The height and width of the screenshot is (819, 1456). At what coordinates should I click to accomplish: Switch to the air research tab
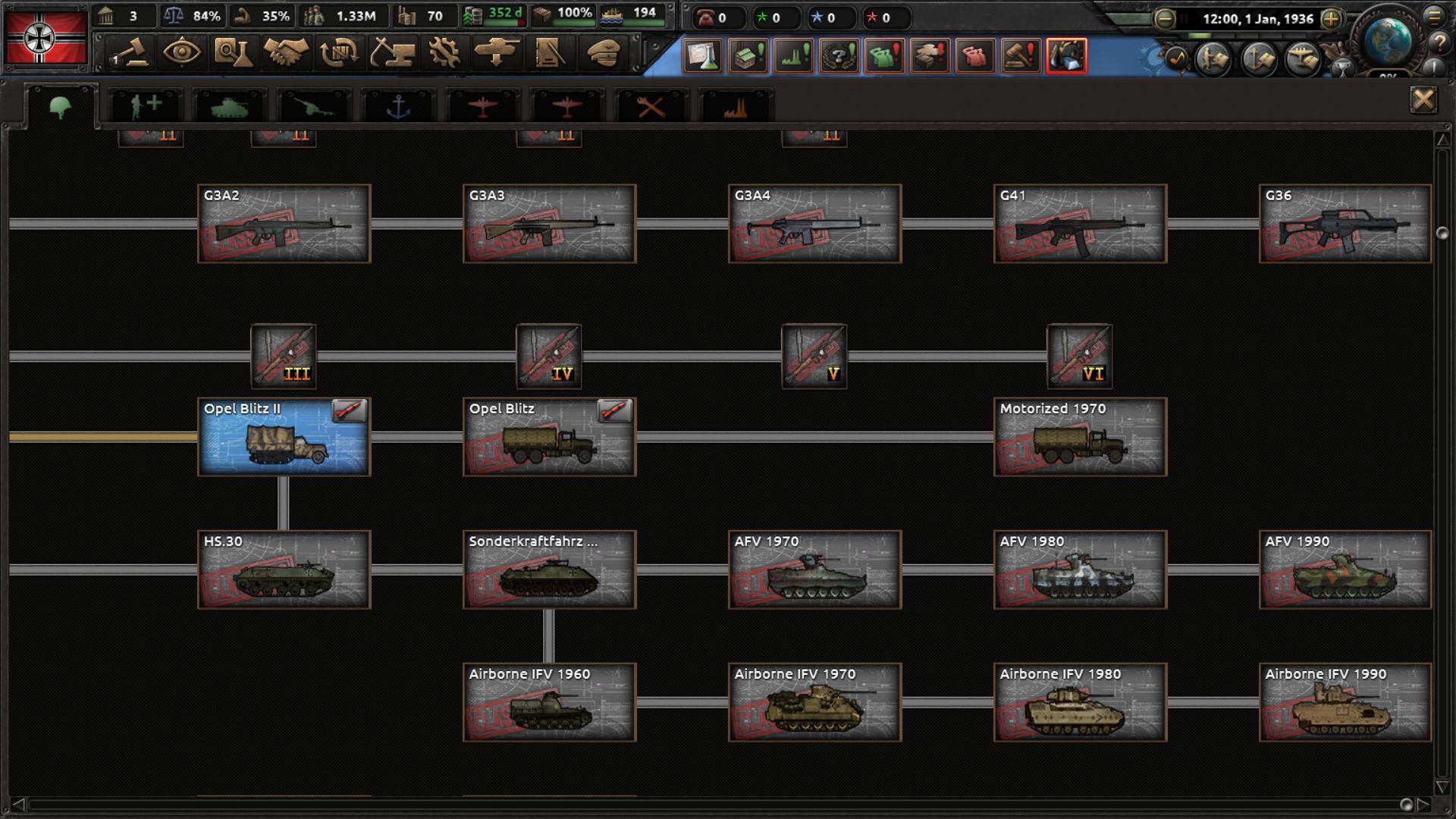[483, 106]
